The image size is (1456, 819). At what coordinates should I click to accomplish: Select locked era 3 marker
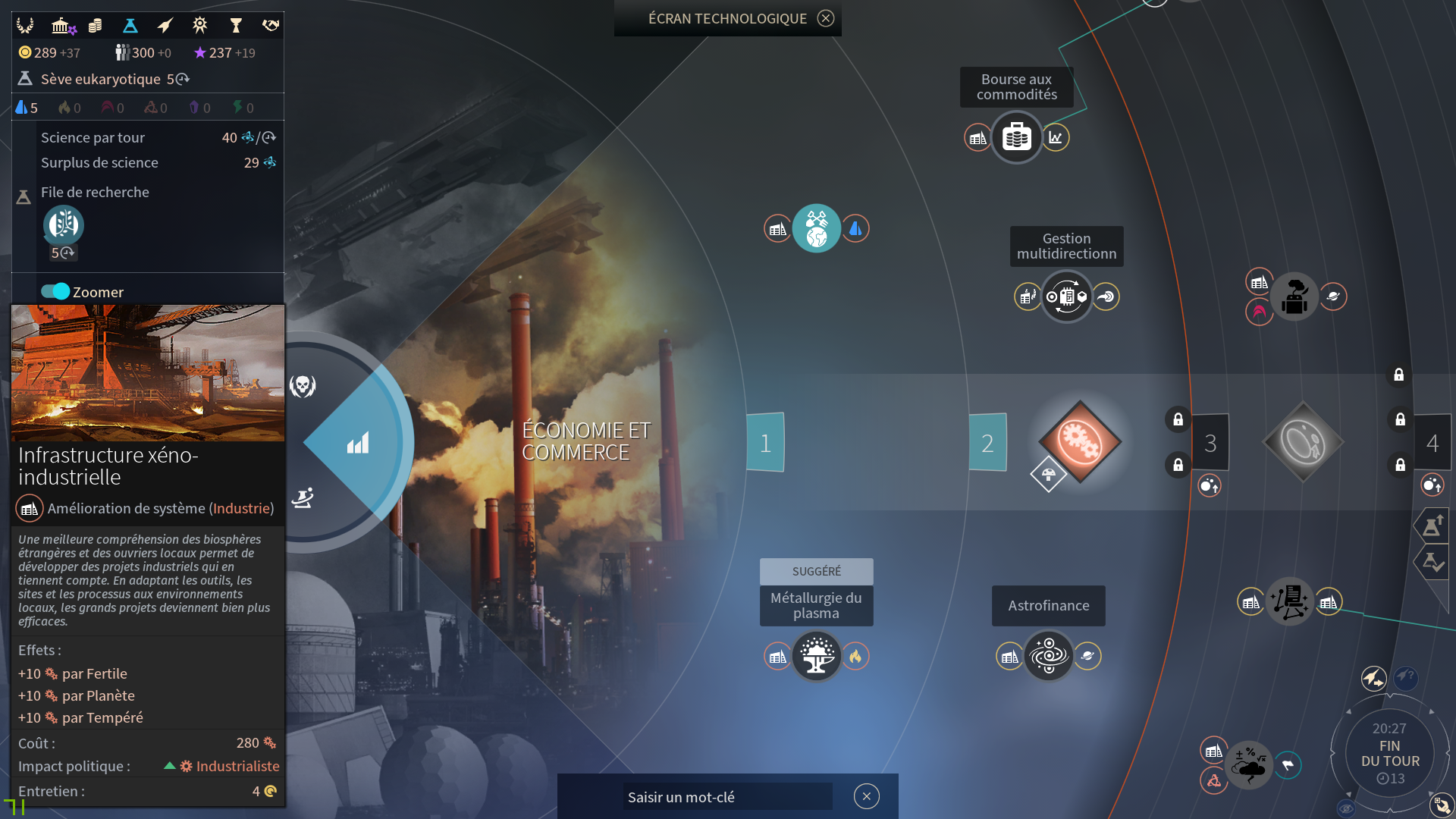point(1210,443)
